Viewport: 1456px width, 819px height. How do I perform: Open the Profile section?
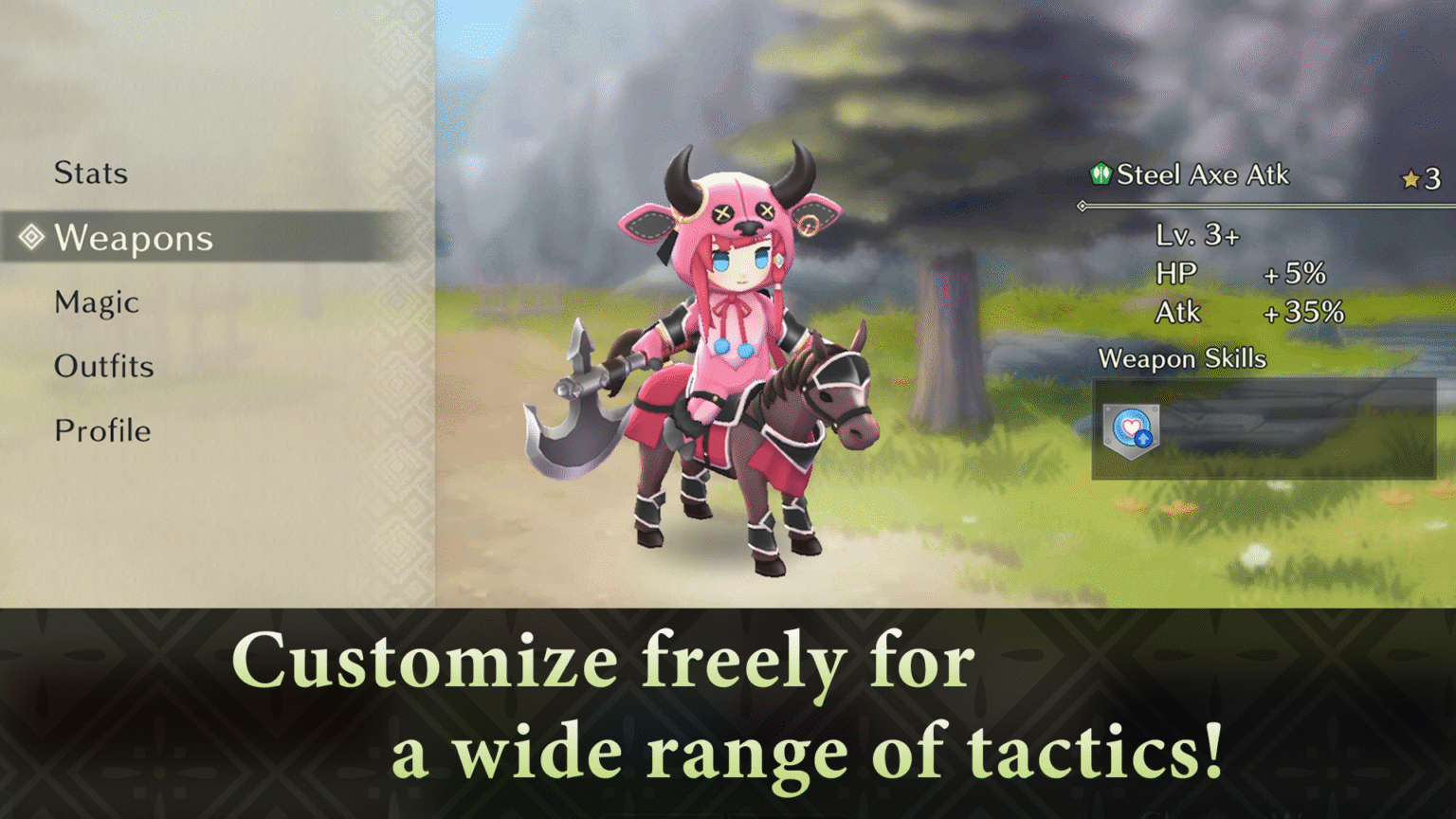pyautogui.click(x=102, y=430)
